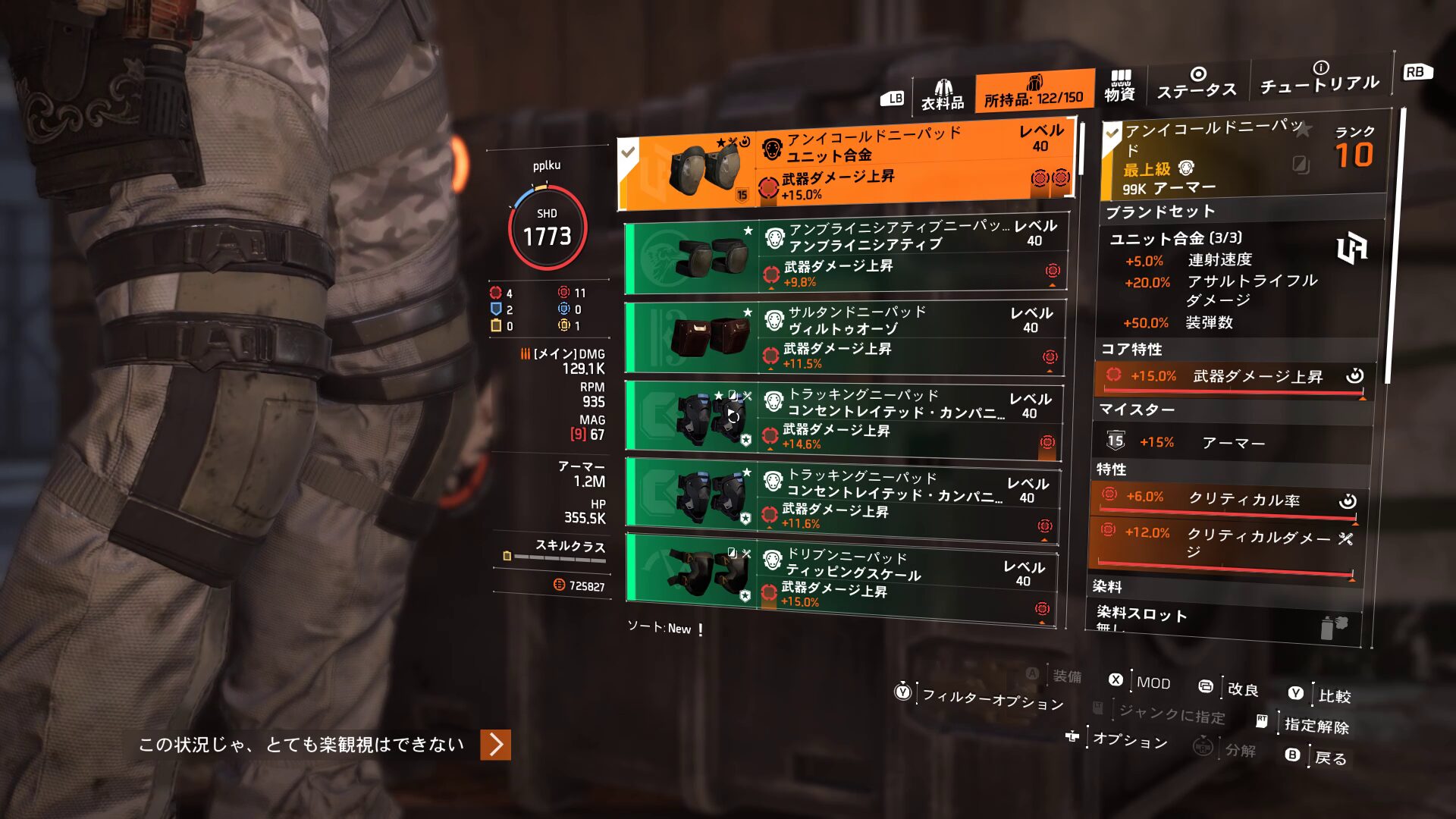Viewport: 1456px width, 819px height.
Task: Switch to the 物資 tab
Action: [1119, 86]
